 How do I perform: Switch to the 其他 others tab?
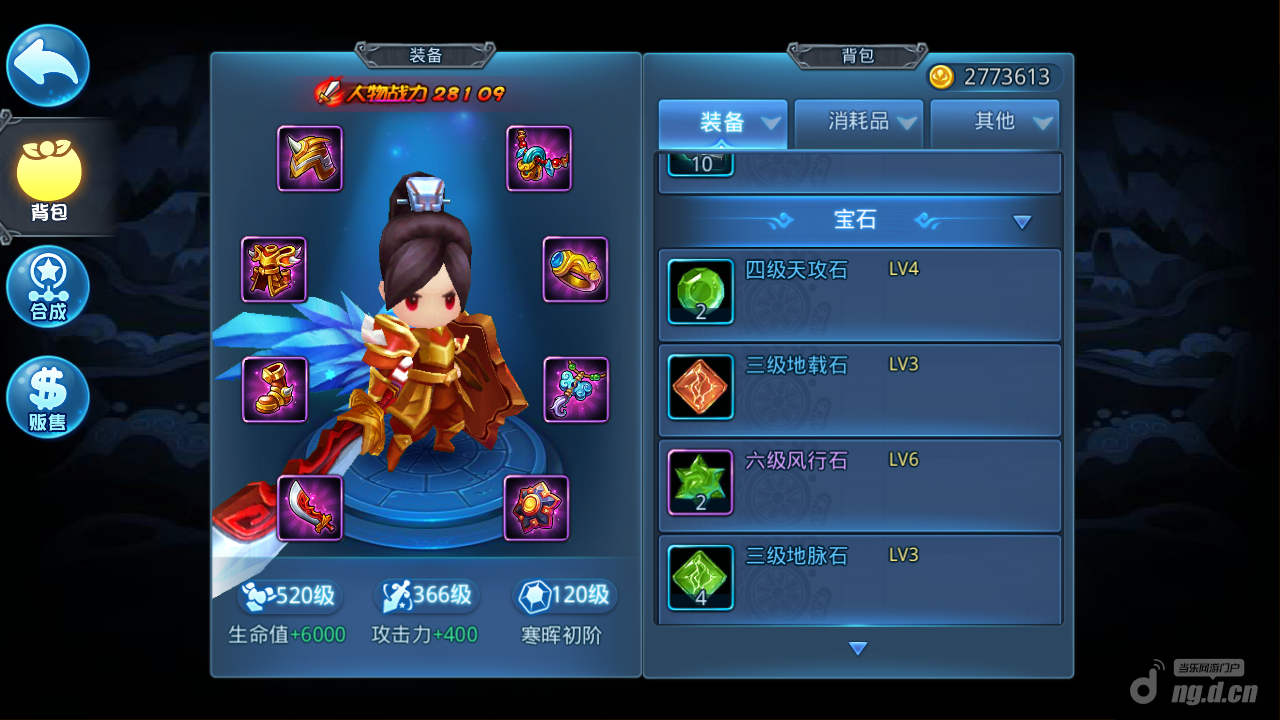point(995,123)
